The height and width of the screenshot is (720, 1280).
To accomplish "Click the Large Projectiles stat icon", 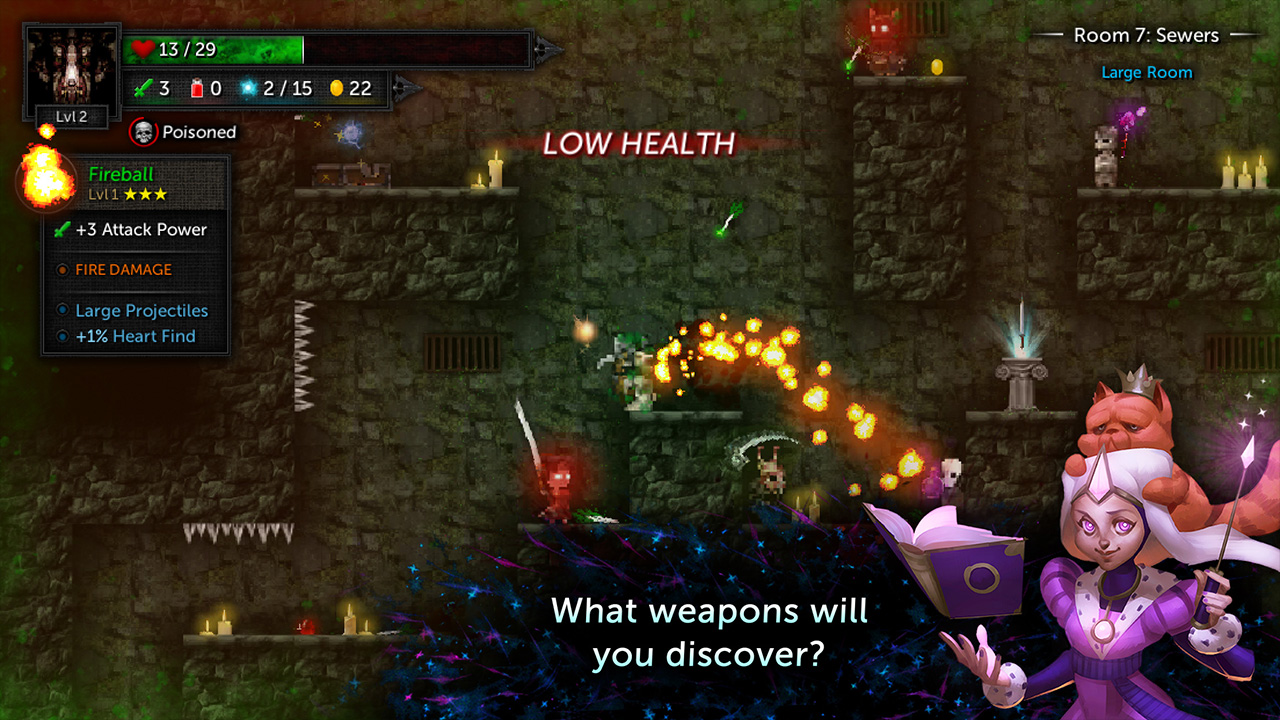I will pyautogui.click(x=64, y=311).
